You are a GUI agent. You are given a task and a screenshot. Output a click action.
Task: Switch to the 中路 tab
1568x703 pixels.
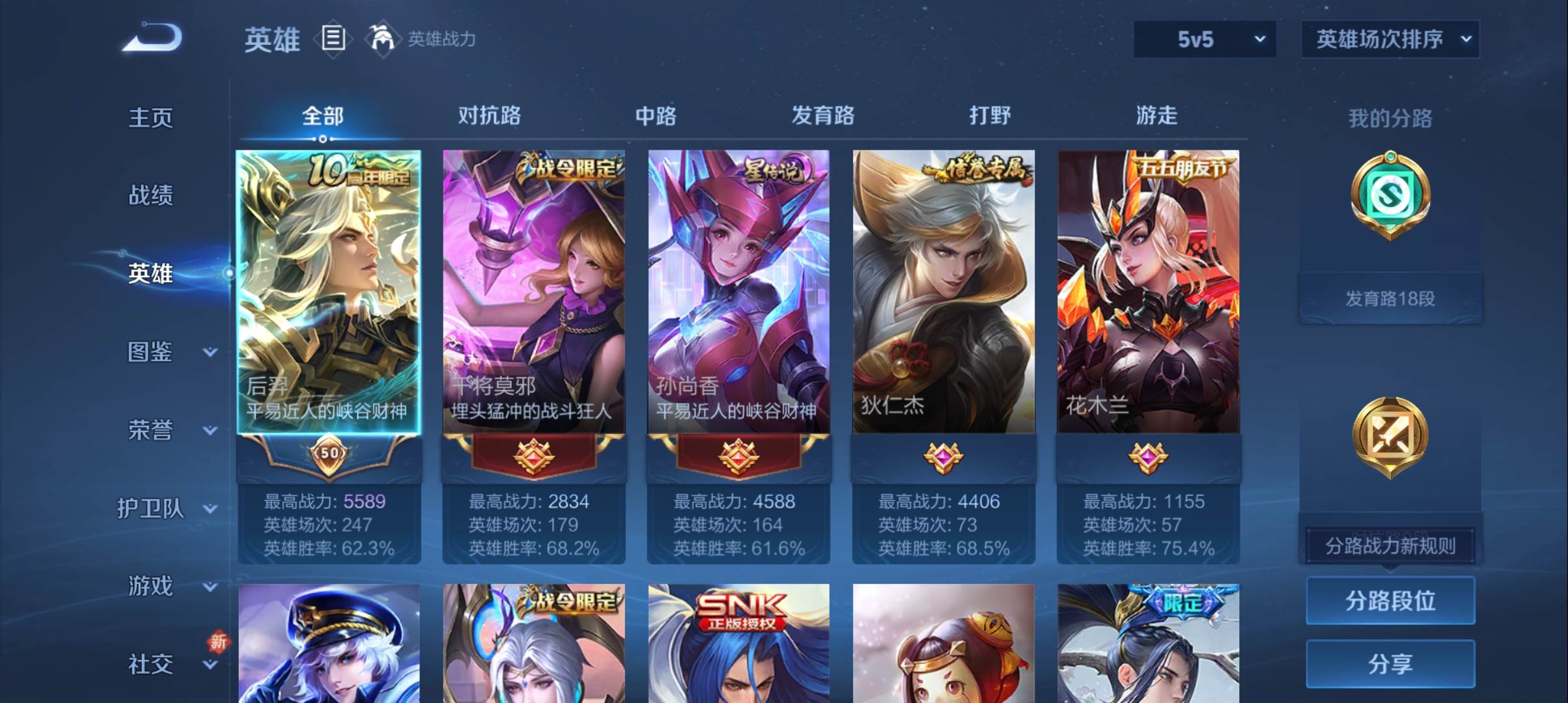point(656,116)
